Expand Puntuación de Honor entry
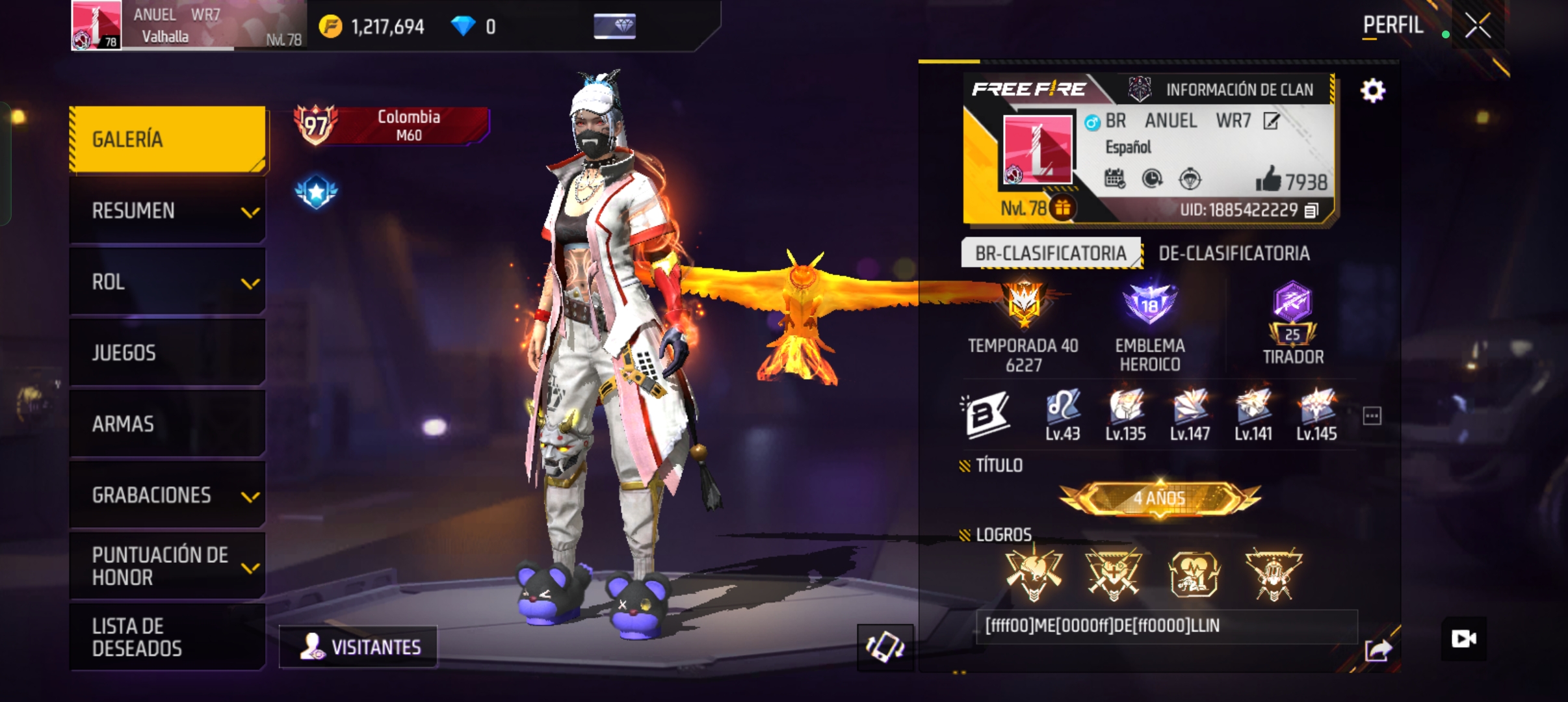This screenshot has width=1568, height=702. (x=167, y=566)
